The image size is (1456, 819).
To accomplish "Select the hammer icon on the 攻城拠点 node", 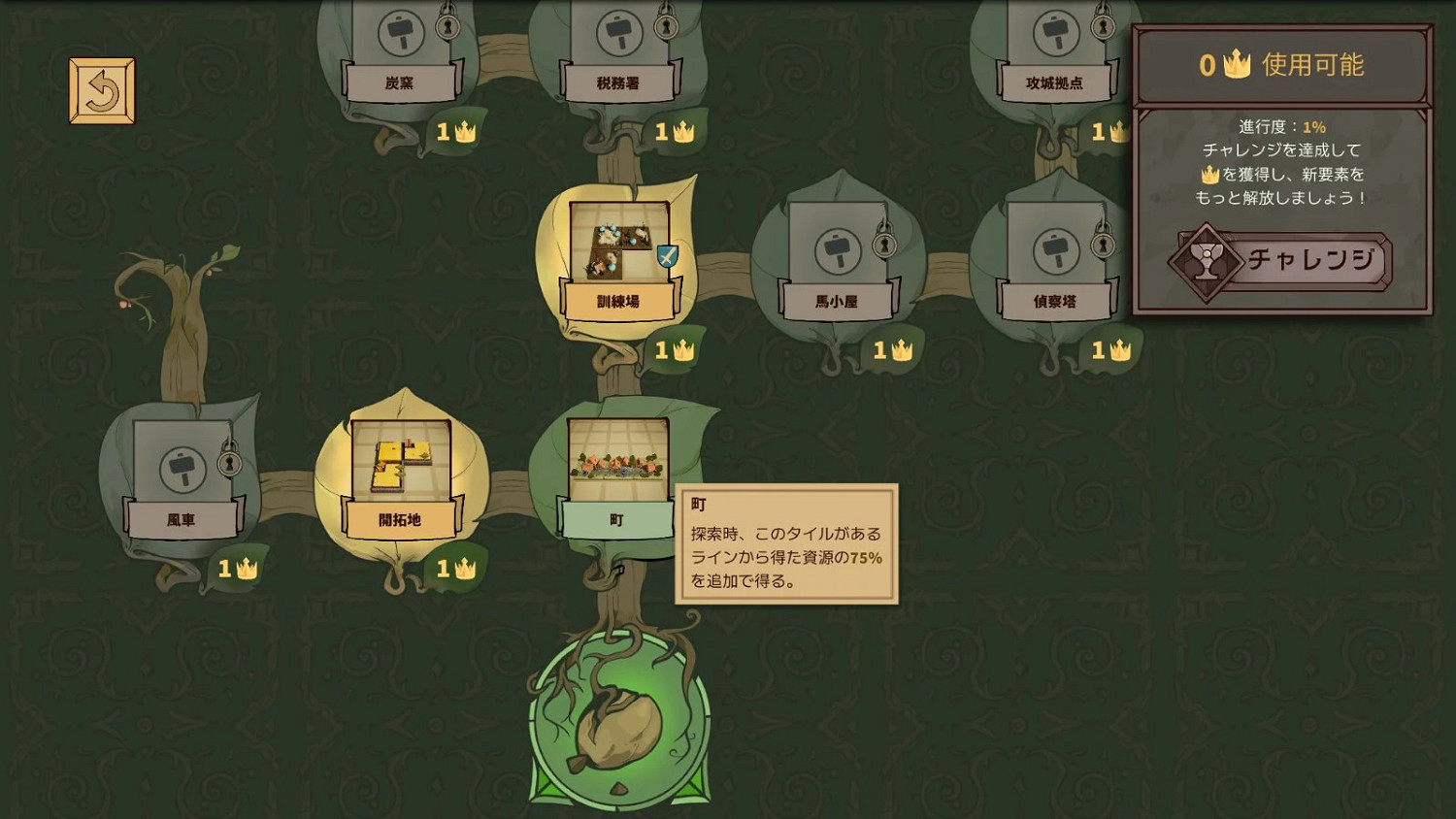I will (1054, 32).
